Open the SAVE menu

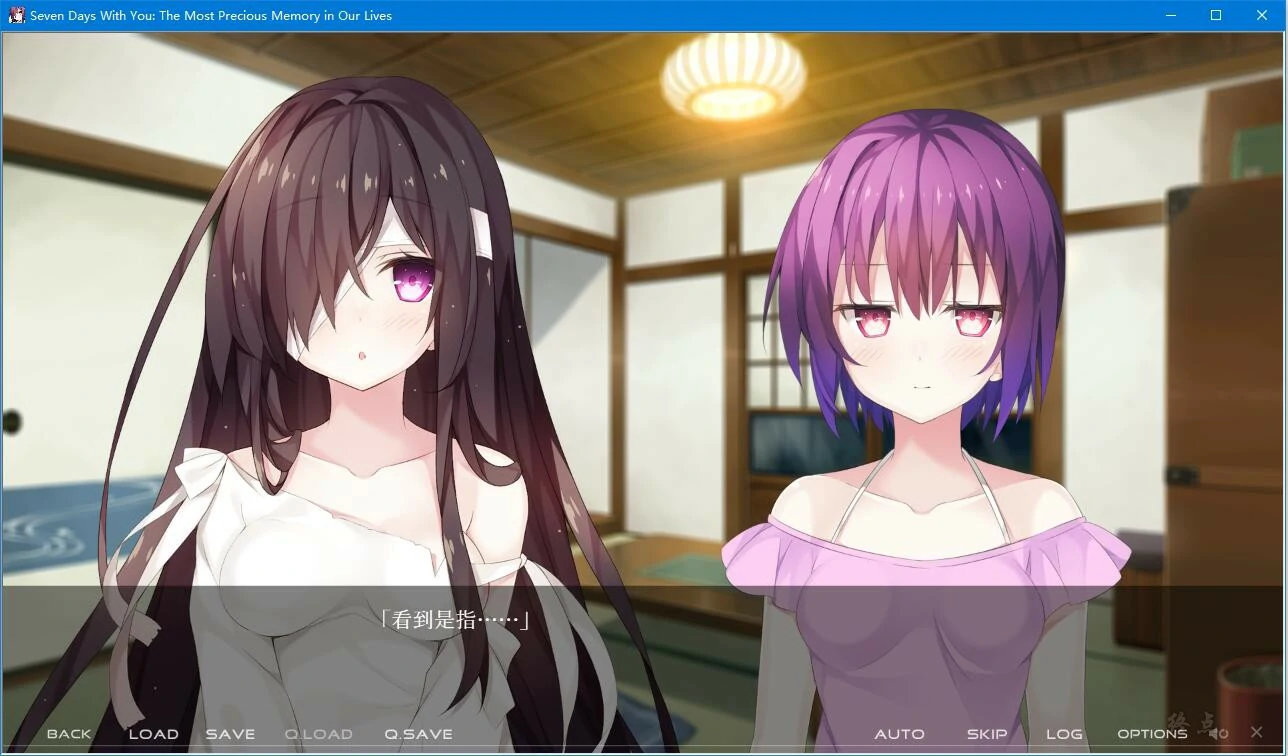[x=230, y=734]
